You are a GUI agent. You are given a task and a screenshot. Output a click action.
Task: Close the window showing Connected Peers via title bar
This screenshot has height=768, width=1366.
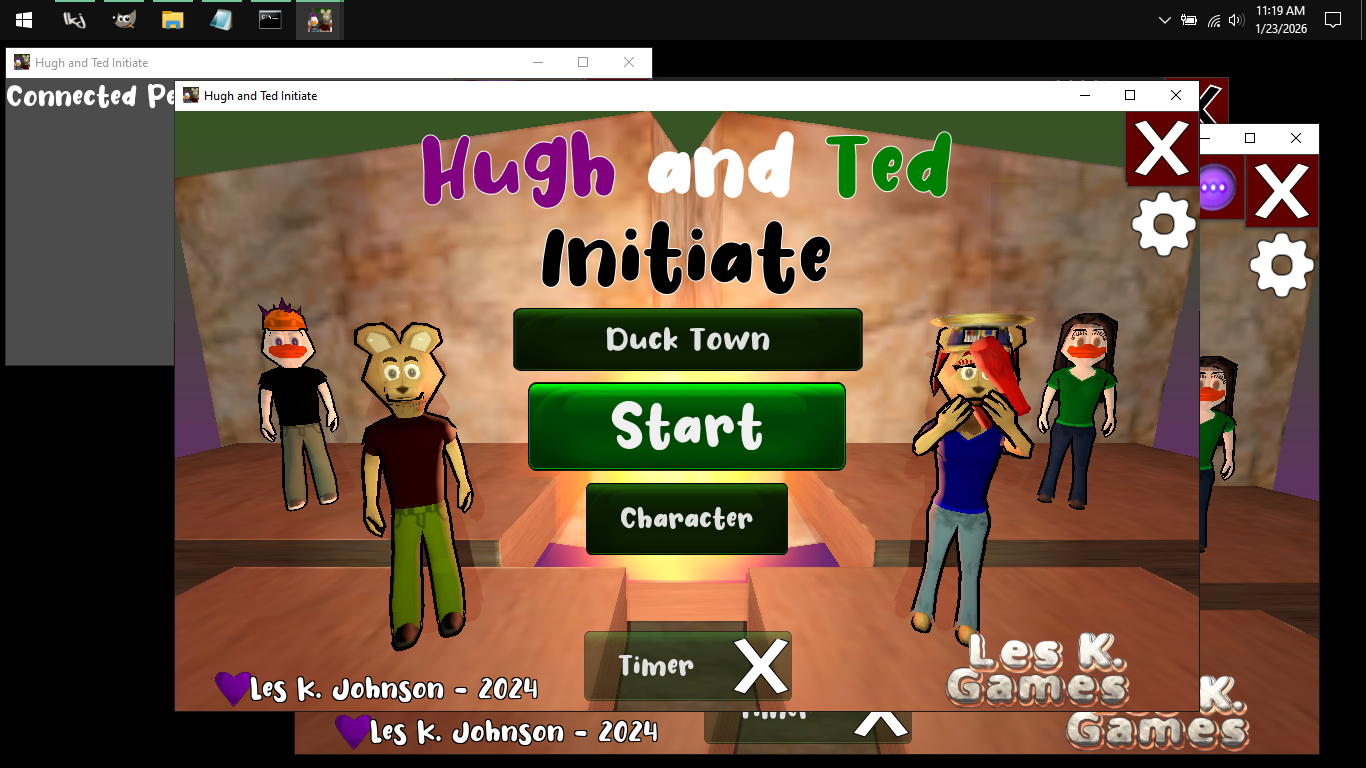click(x=628, y=62)
